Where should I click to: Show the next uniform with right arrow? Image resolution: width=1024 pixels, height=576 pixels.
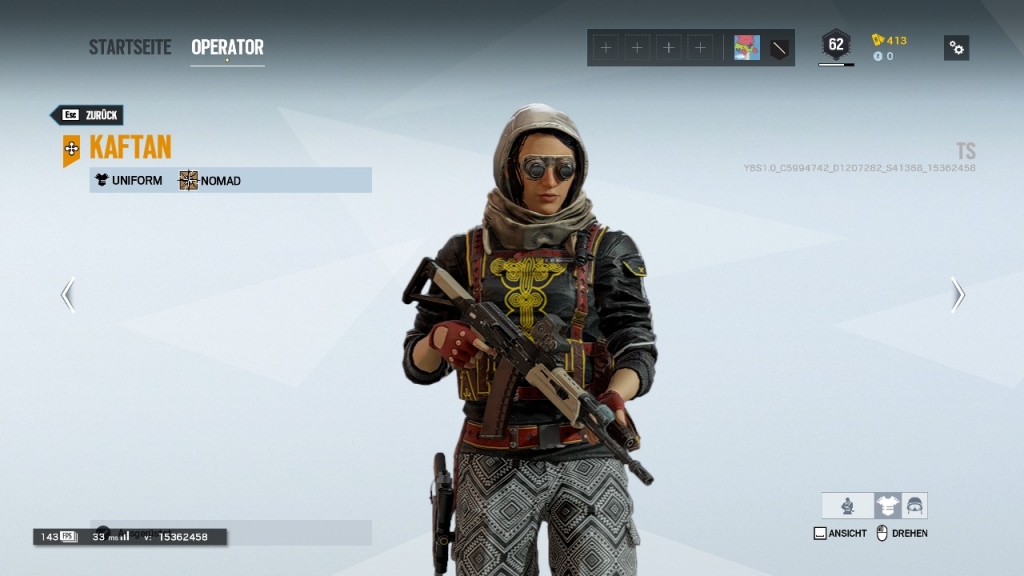[x=957, y=295]
